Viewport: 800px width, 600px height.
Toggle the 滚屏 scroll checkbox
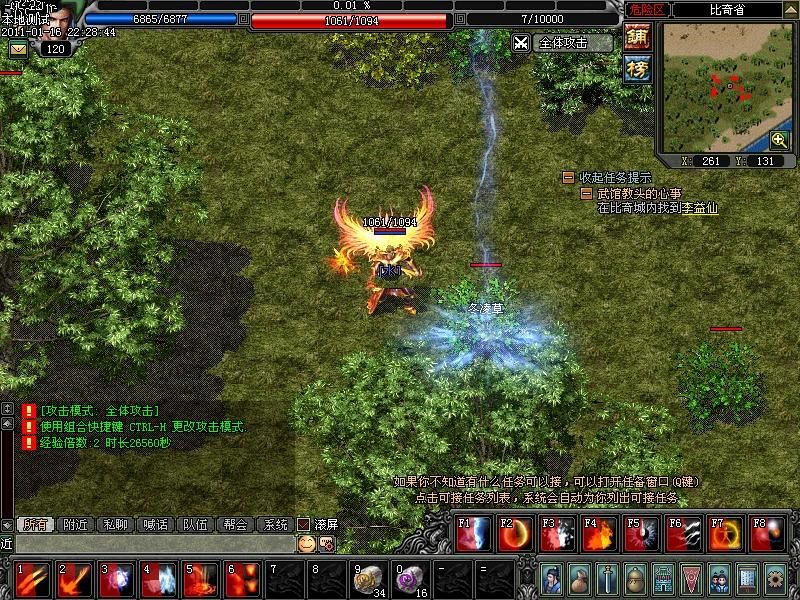coord(304,524)
